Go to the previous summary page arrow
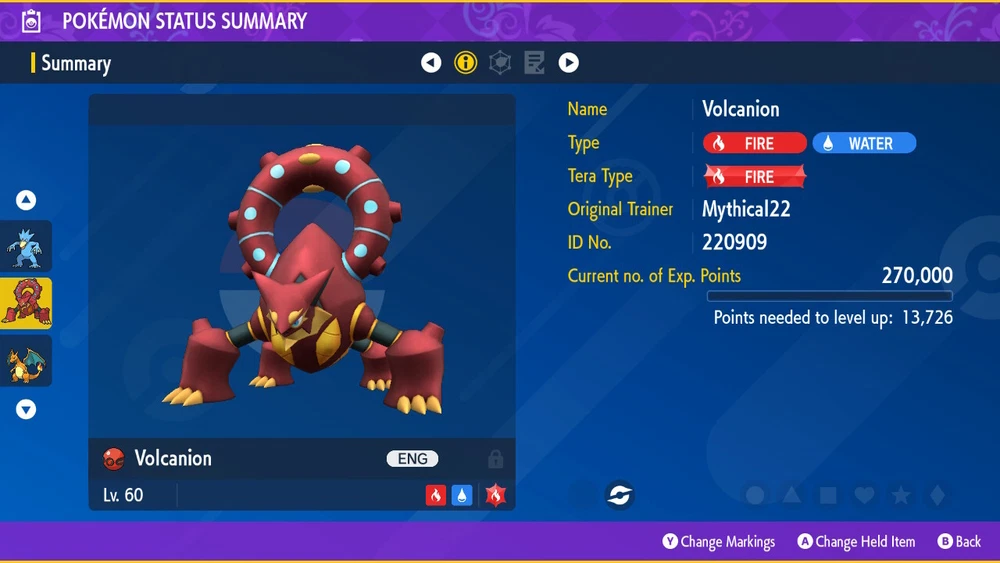The height and width of the screenshot is (563, 1000). (431, 63)
